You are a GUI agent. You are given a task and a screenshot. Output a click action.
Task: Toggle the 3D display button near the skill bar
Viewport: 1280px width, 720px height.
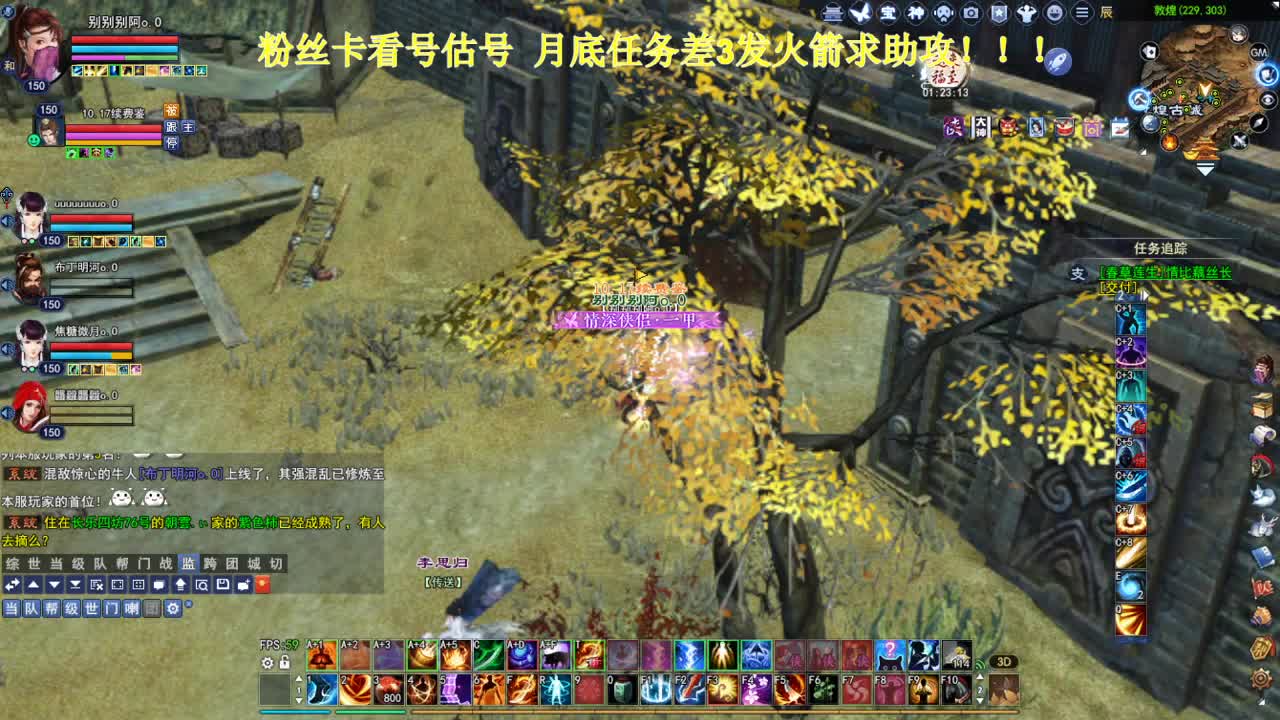point(1003,661)
